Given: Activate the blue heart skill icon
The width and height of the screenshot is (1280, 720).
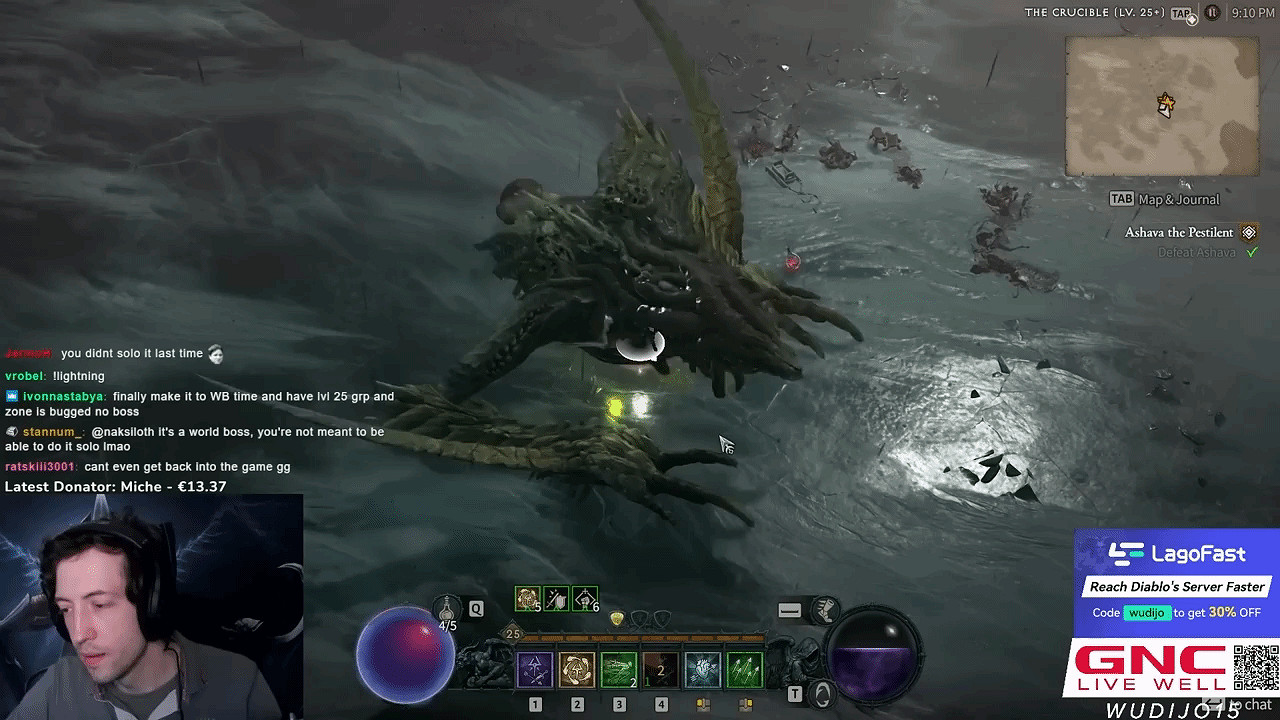Looking at the screenshot, I should click(702, 669).
